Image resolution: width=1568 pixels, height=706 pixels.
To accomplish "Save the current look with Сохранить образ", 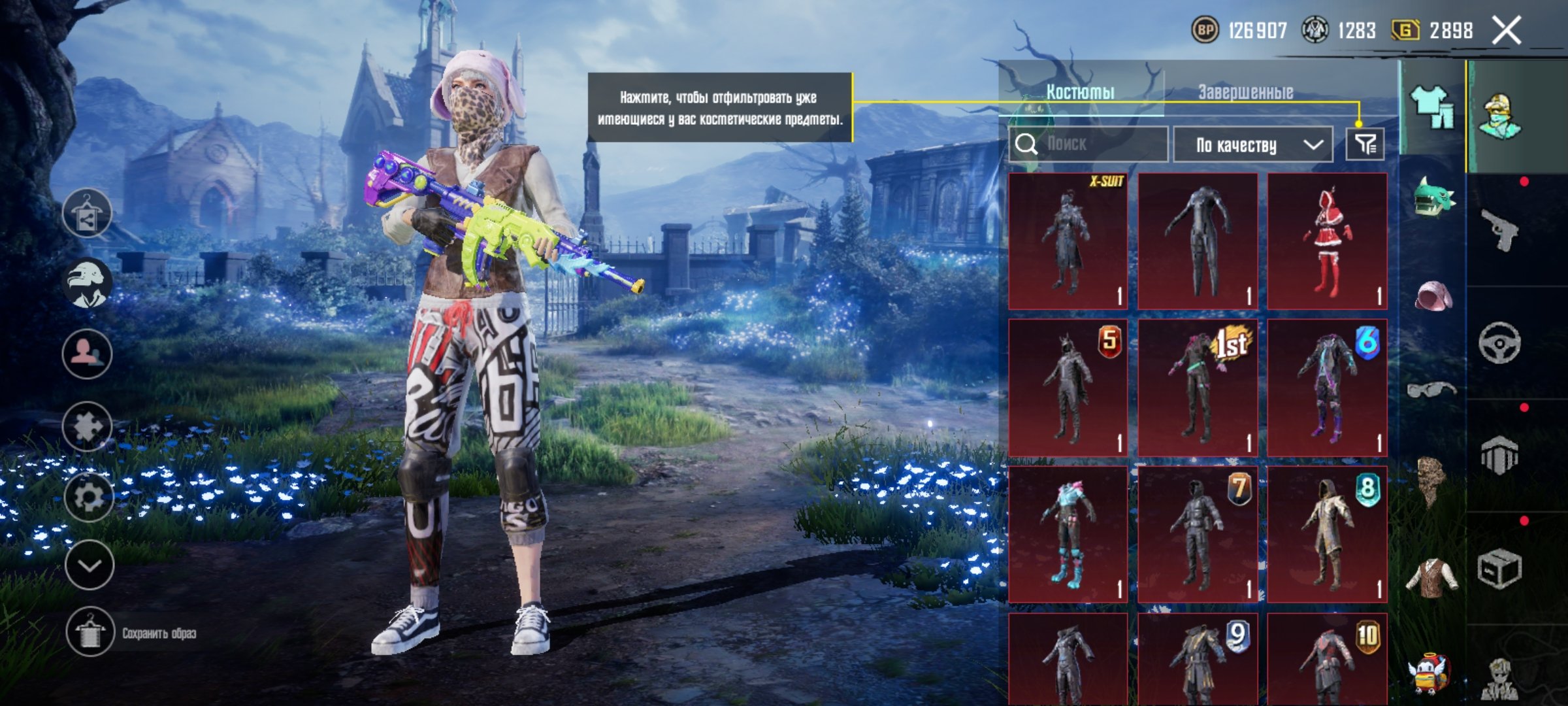I will [90, 632].
